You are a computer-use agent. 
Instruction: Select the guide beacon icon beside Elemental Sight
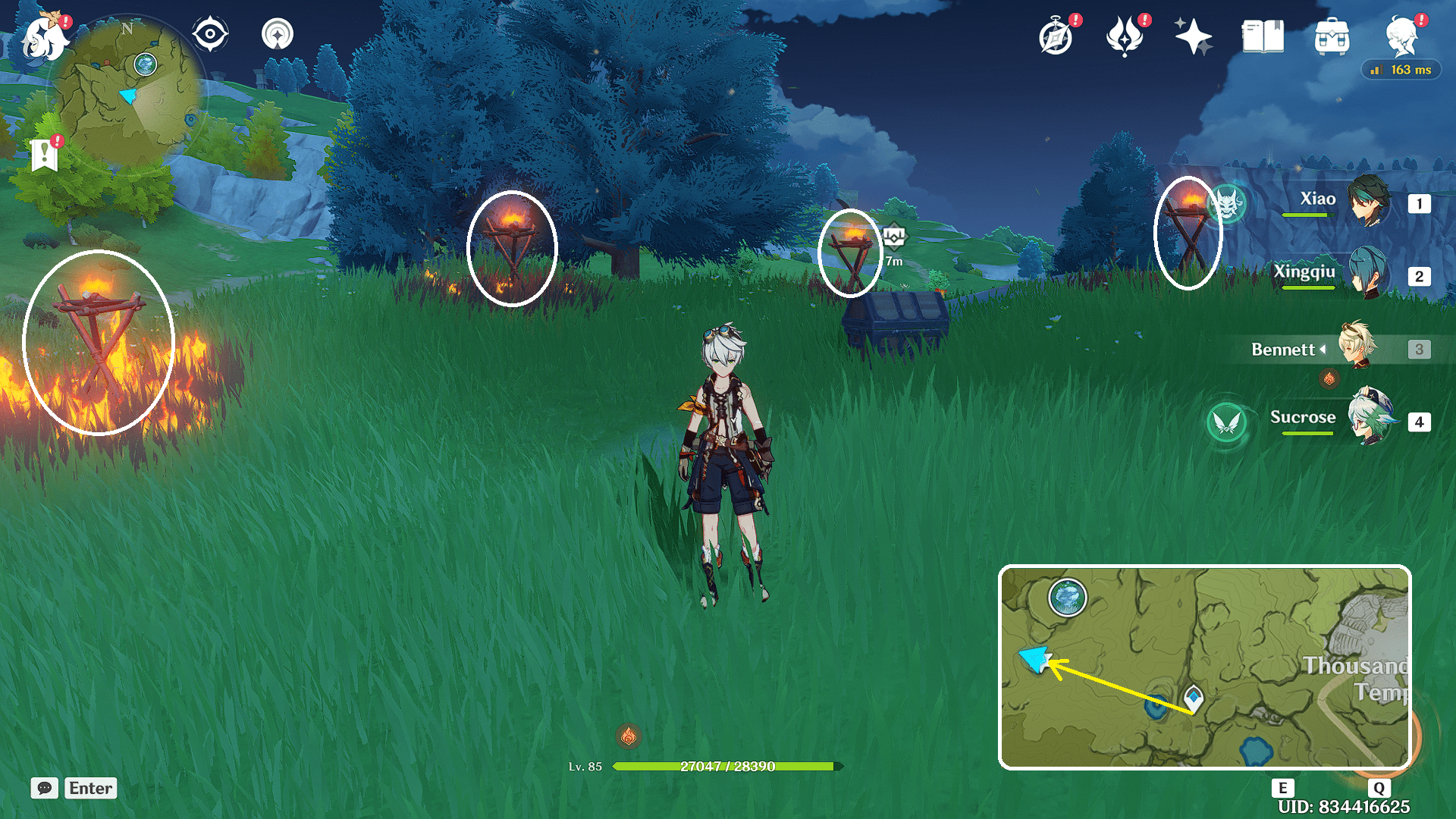[277, 33]
